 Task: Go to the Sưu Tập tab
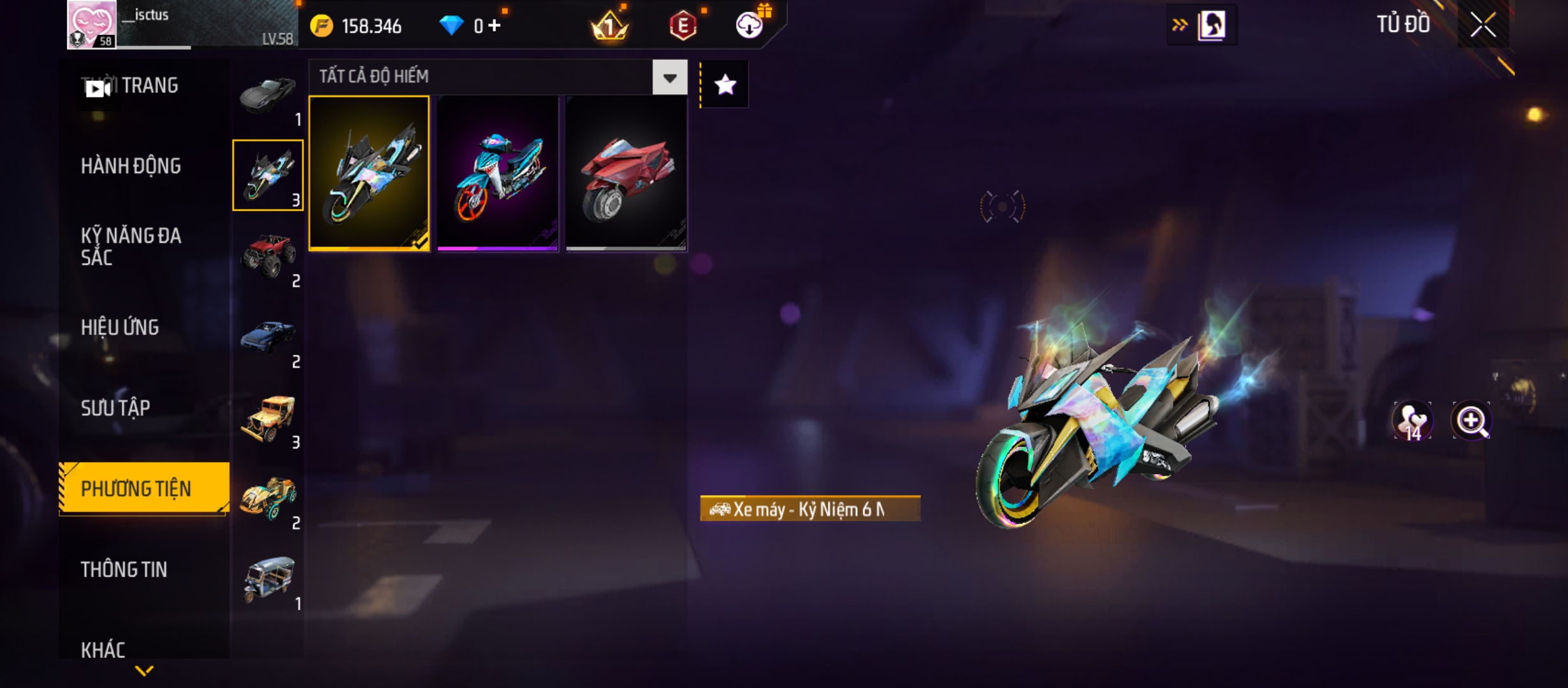[115, 408]
